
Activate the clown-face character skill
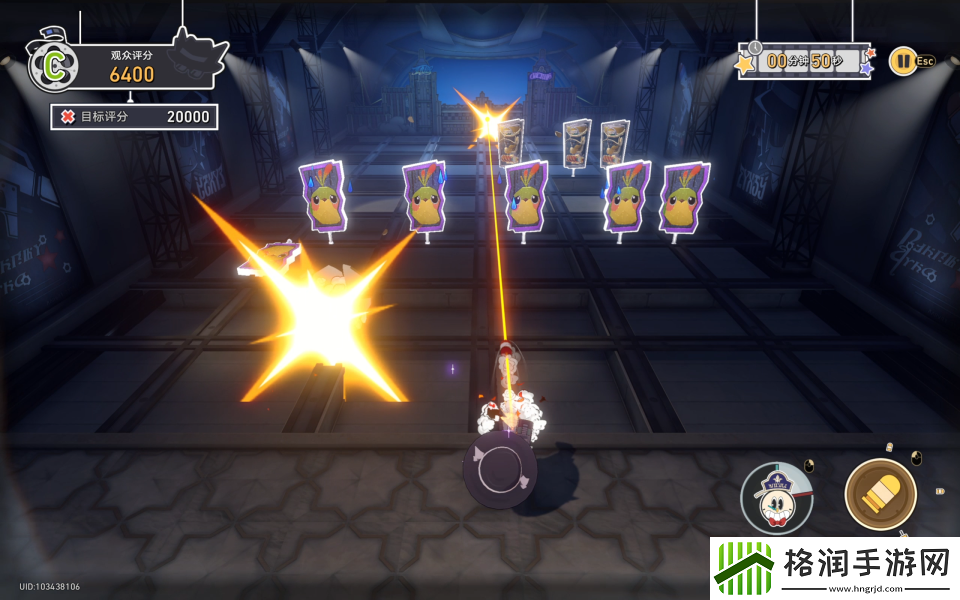coord(777,498)
